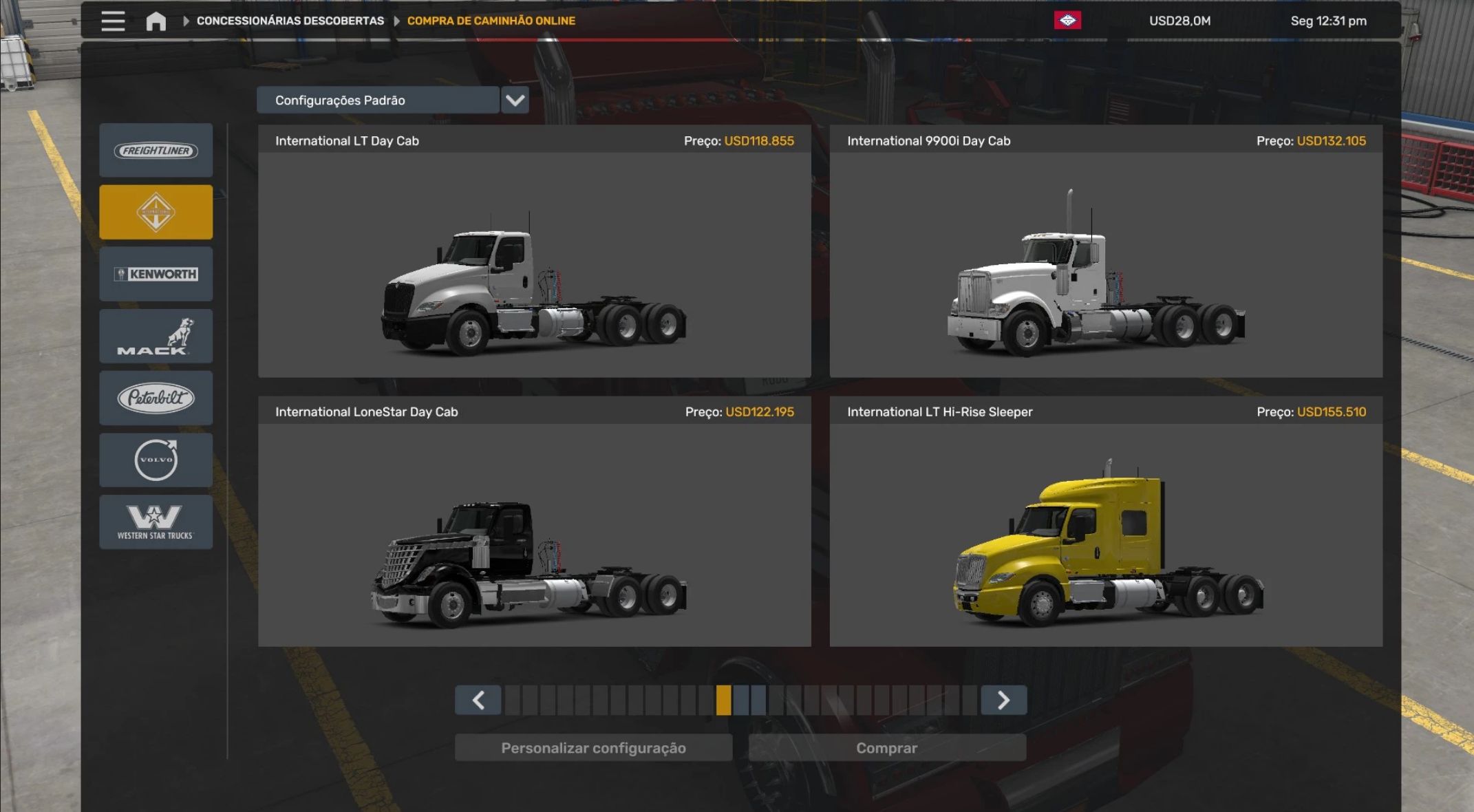The width and height of the screenshot is (1474, 812).
Task: Select the yellow LT Hi-Rise Sleeper
Action: 1105,535
